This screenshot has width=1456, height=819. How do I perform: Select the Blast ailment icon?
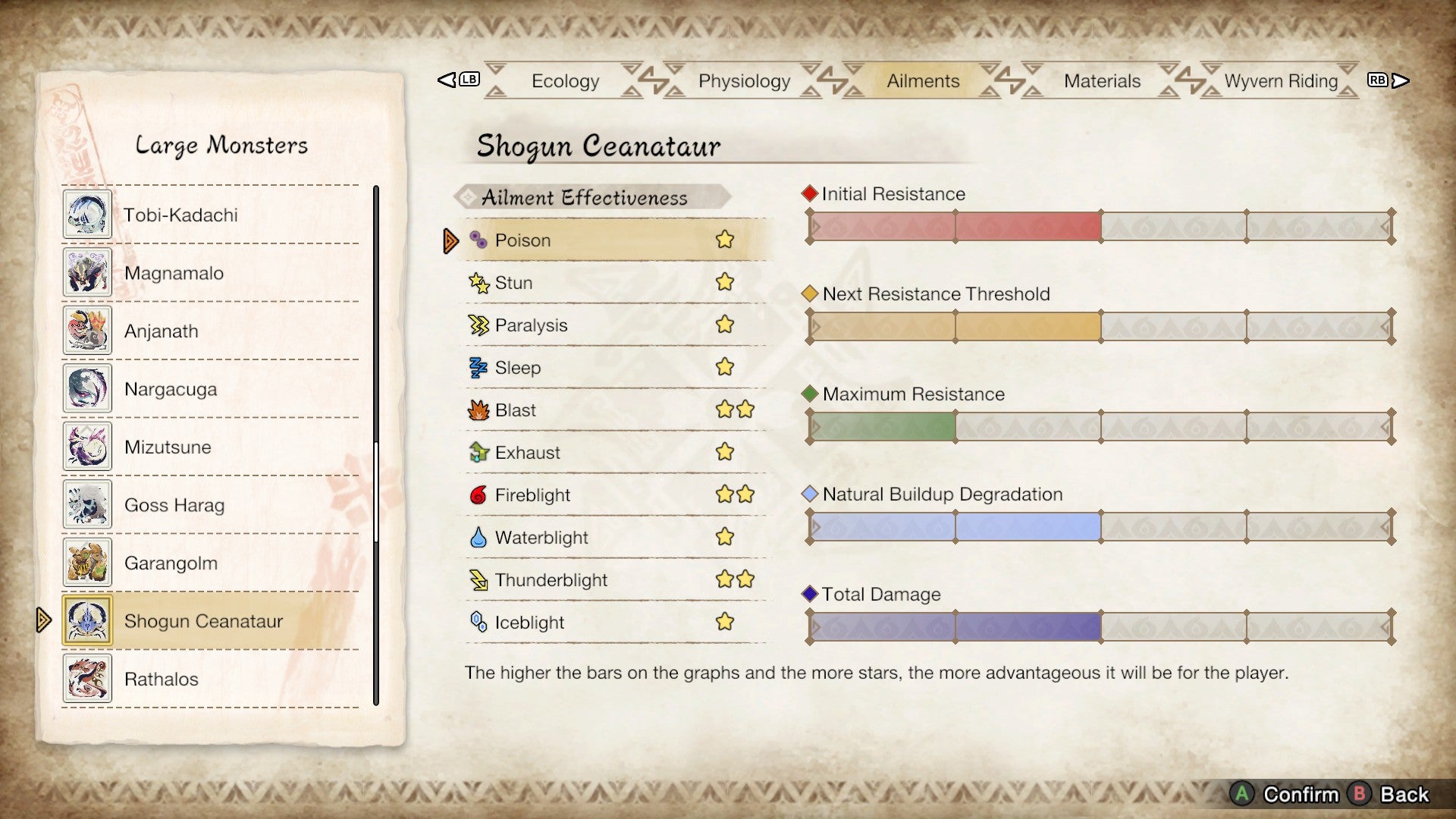click(475, 409)
